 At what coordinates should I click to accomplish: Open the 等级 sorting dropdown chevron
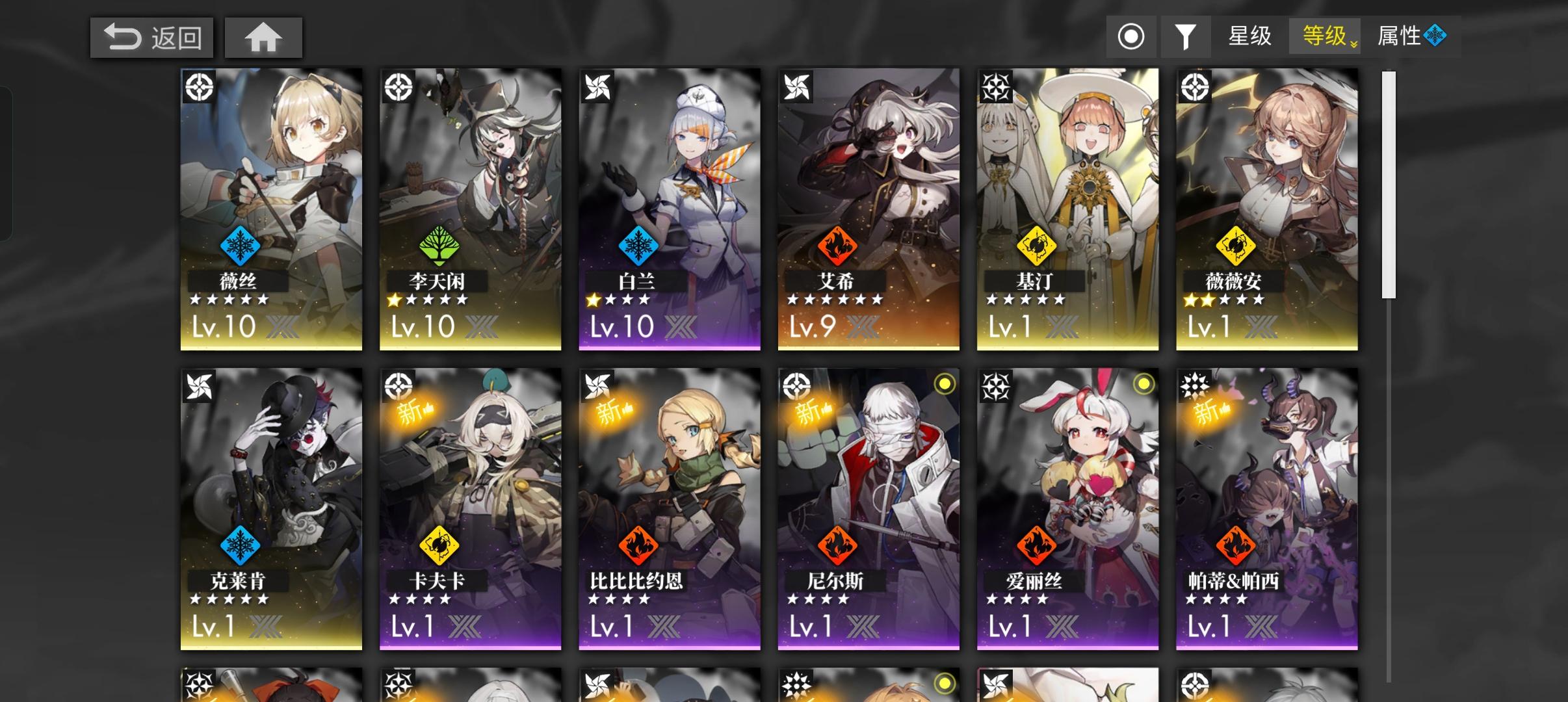[1354, 44]
